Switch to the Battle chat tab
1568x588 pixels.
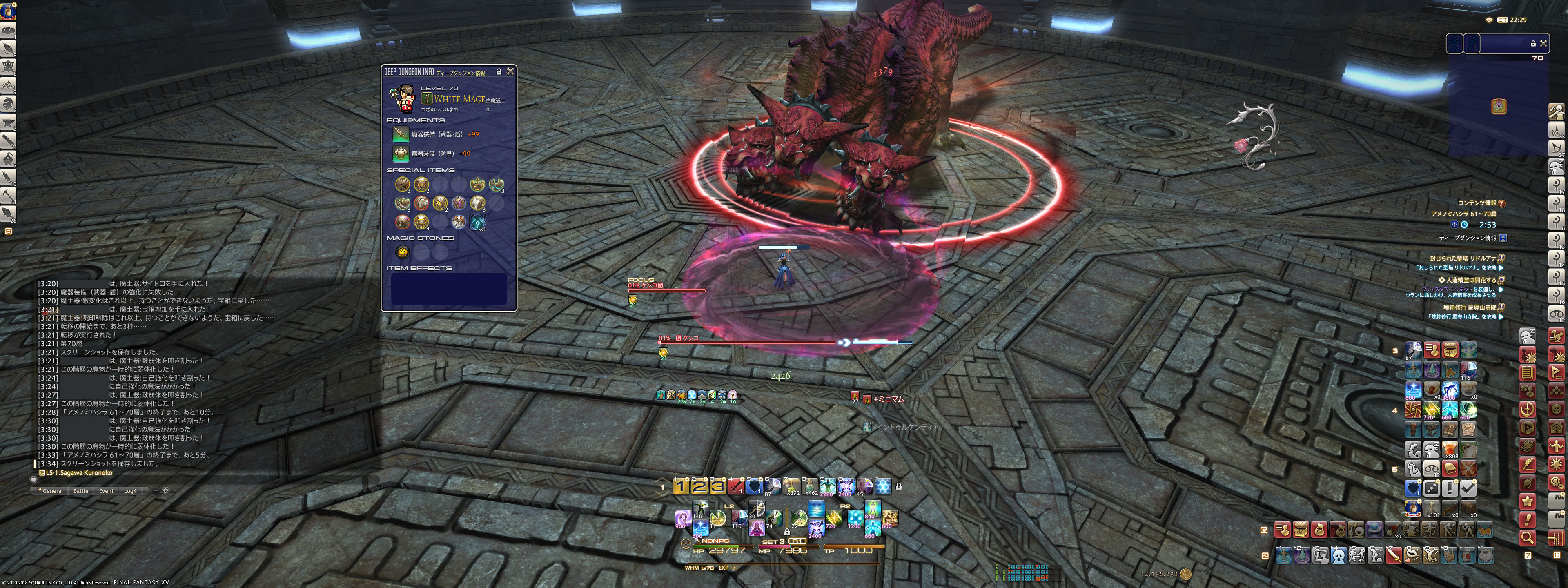(81, 490)
